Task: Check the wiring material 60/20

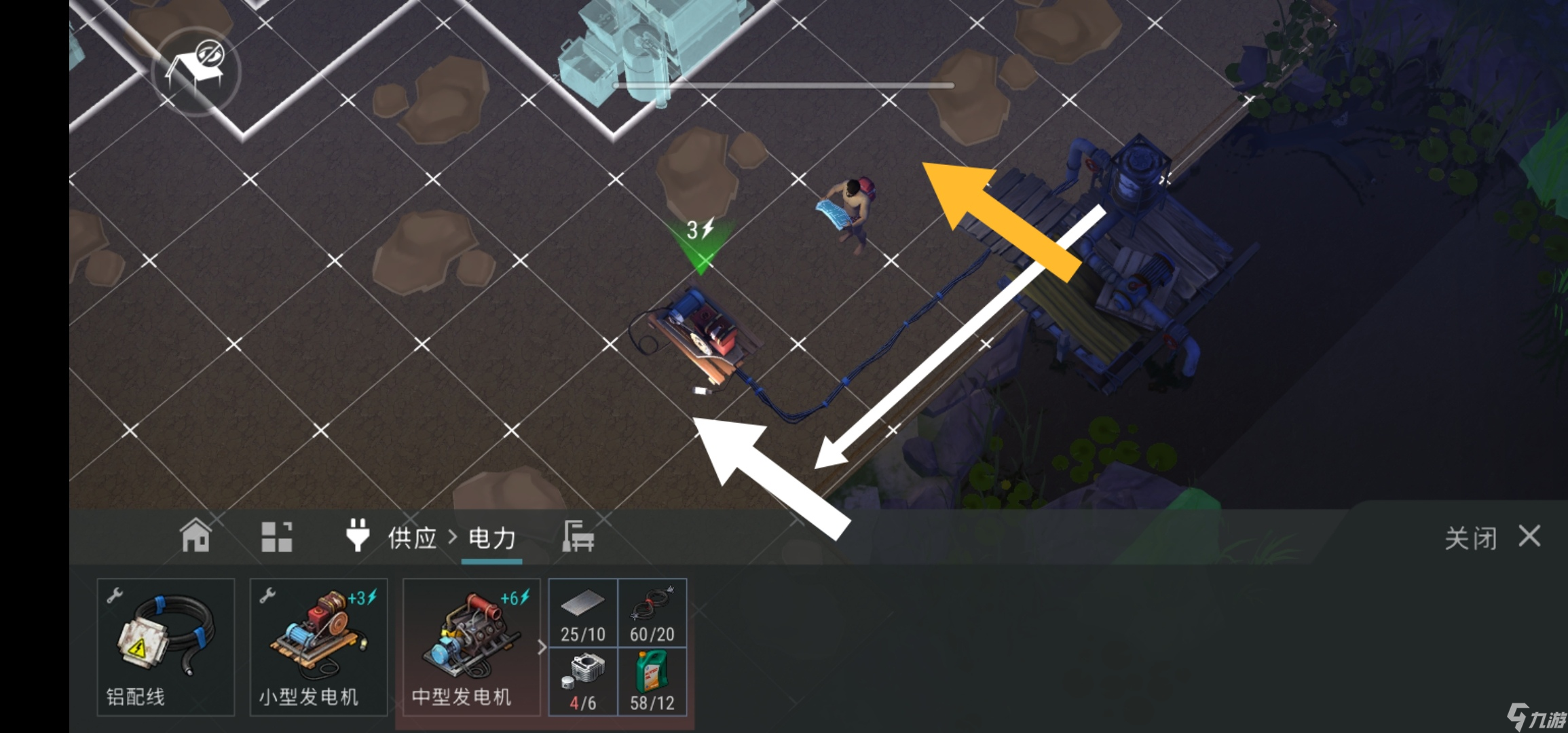Action: tap(652, 613)
